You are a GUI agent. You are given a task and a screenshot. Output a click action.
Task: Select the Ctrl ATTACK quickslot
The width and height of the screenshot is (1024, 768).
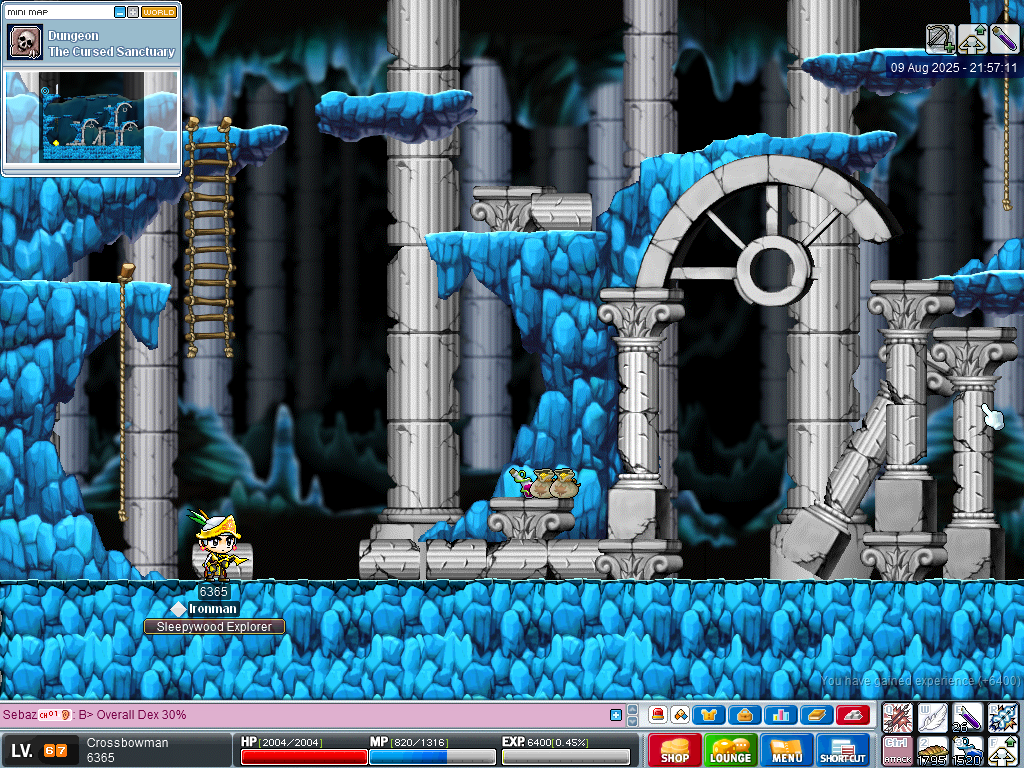click(897, 750)
